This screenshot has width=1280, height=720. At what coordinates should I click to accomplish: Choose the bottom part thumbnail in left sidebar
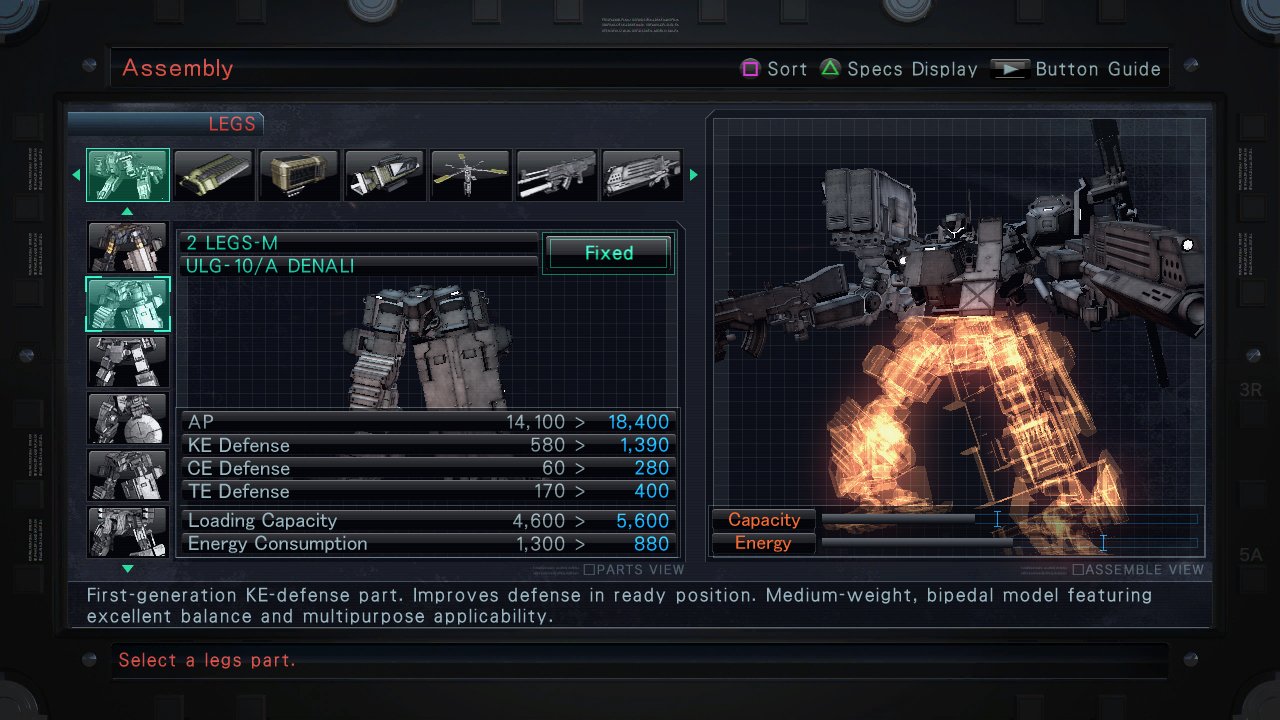click(x=127, y=531)
